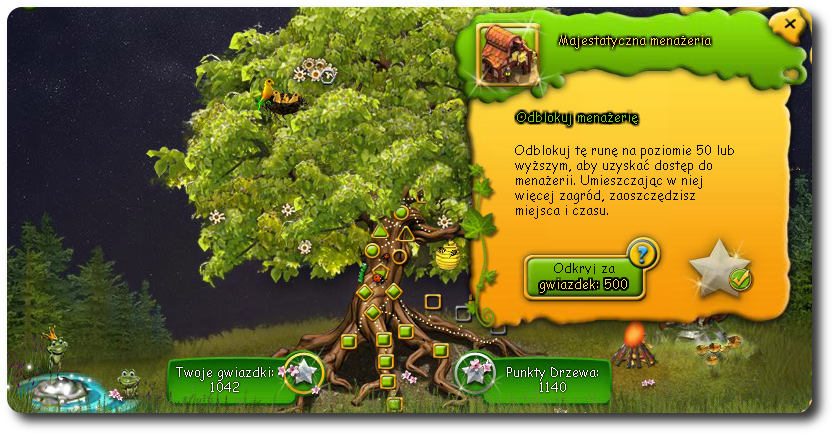This screenshot has width=835, height=436.
Task: Select the filled green triangle rune
Action: pyautogui.click(x=380, y=232)
